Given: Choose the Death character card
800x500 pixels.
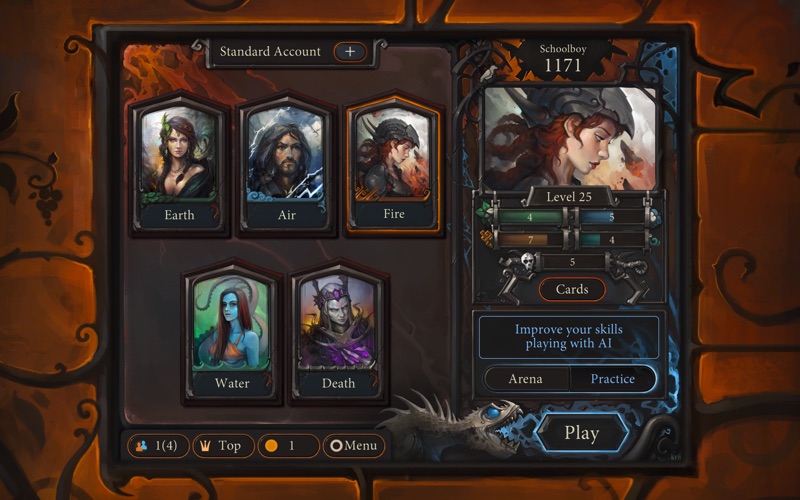Looking at the screenshot, I should tap(339, 332).
